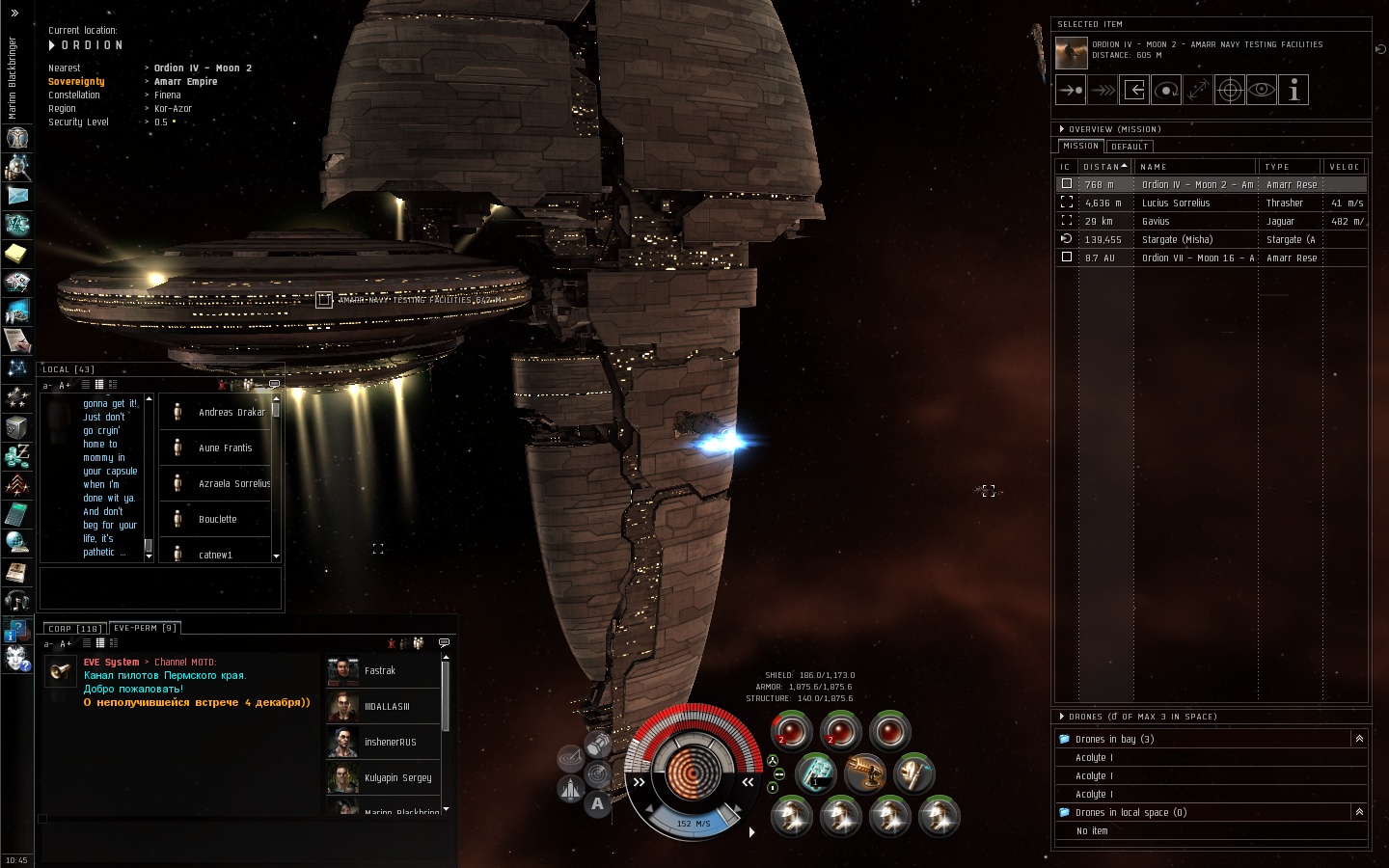The image size is (1389, 868).
Task: Open the Corp chat tab
Action: [74, 629]
